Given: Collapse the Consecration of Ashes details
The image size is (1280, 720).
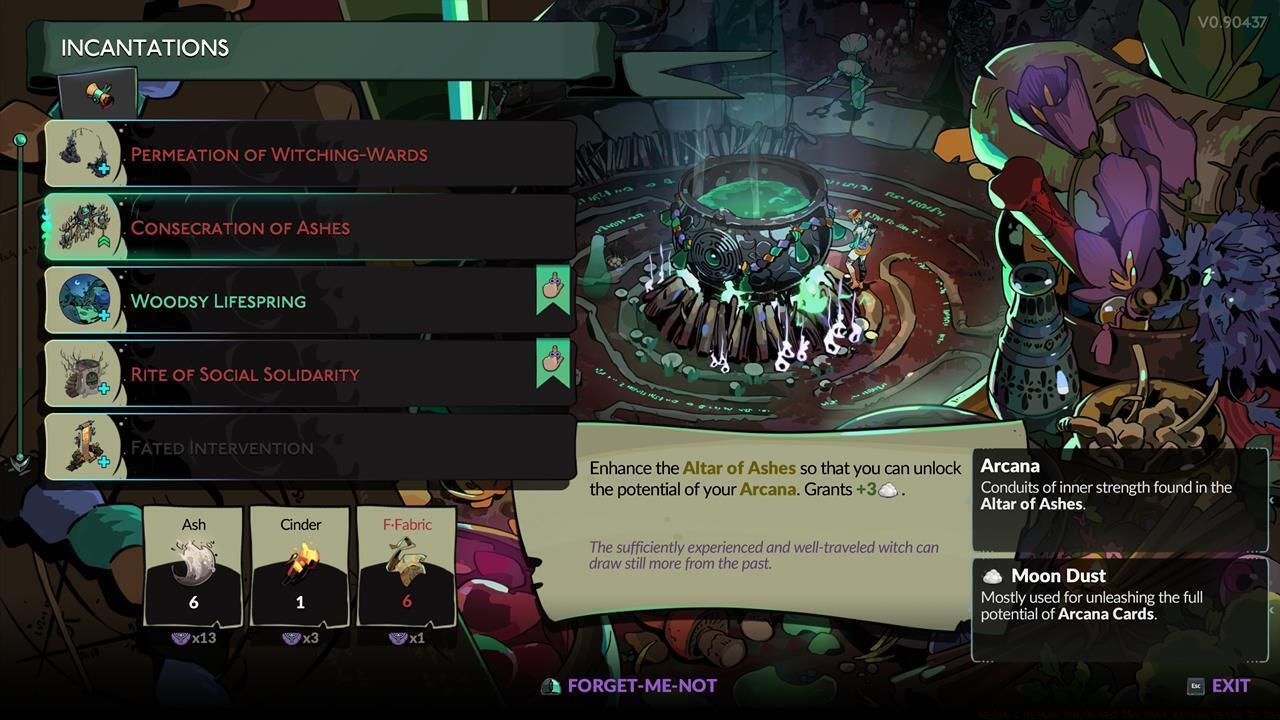Looking at the screenshot, I should [300, 227].
